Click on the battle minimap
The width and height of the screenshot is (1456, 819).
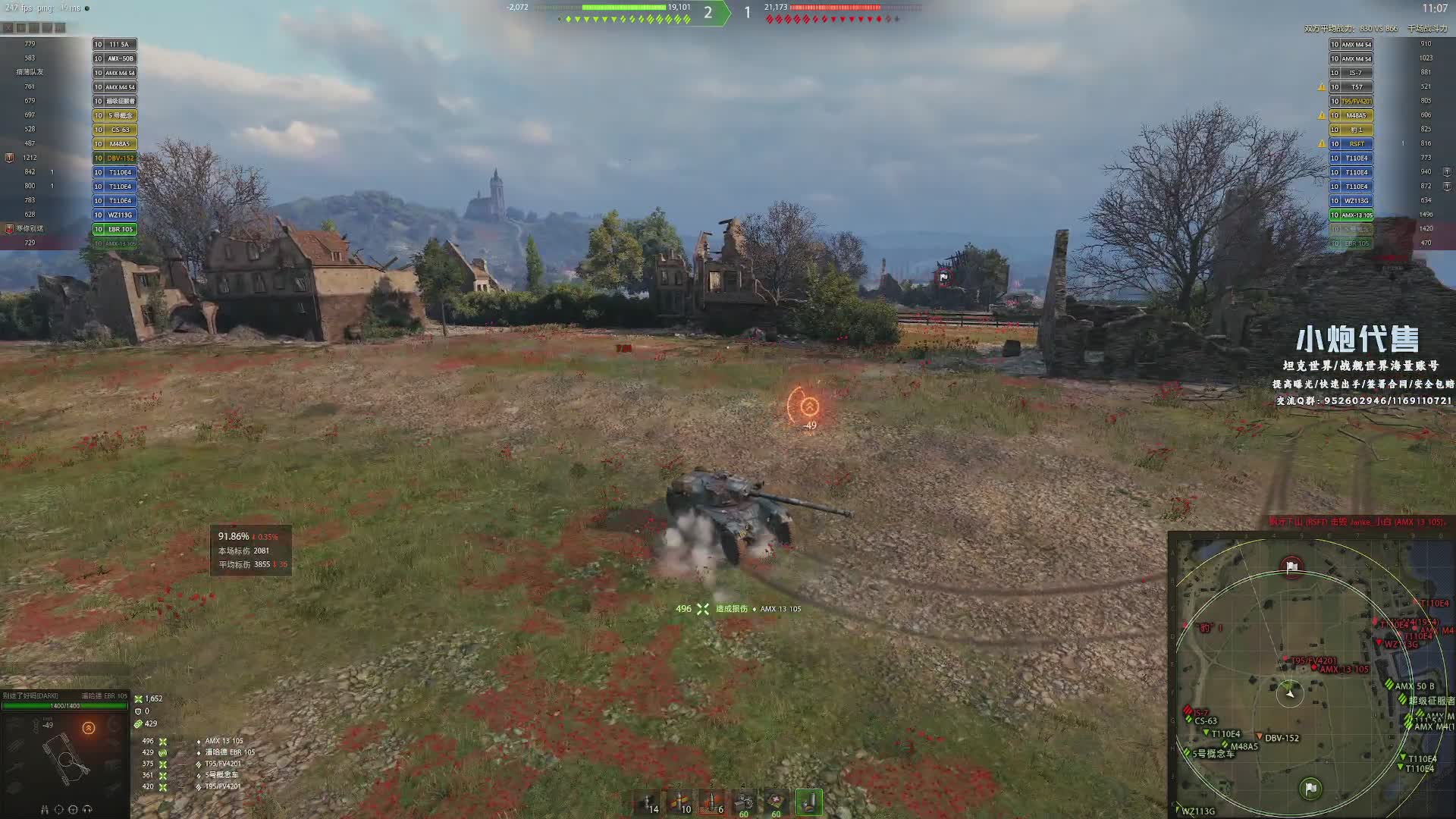pyautogui.click(x=1311, y=675)
